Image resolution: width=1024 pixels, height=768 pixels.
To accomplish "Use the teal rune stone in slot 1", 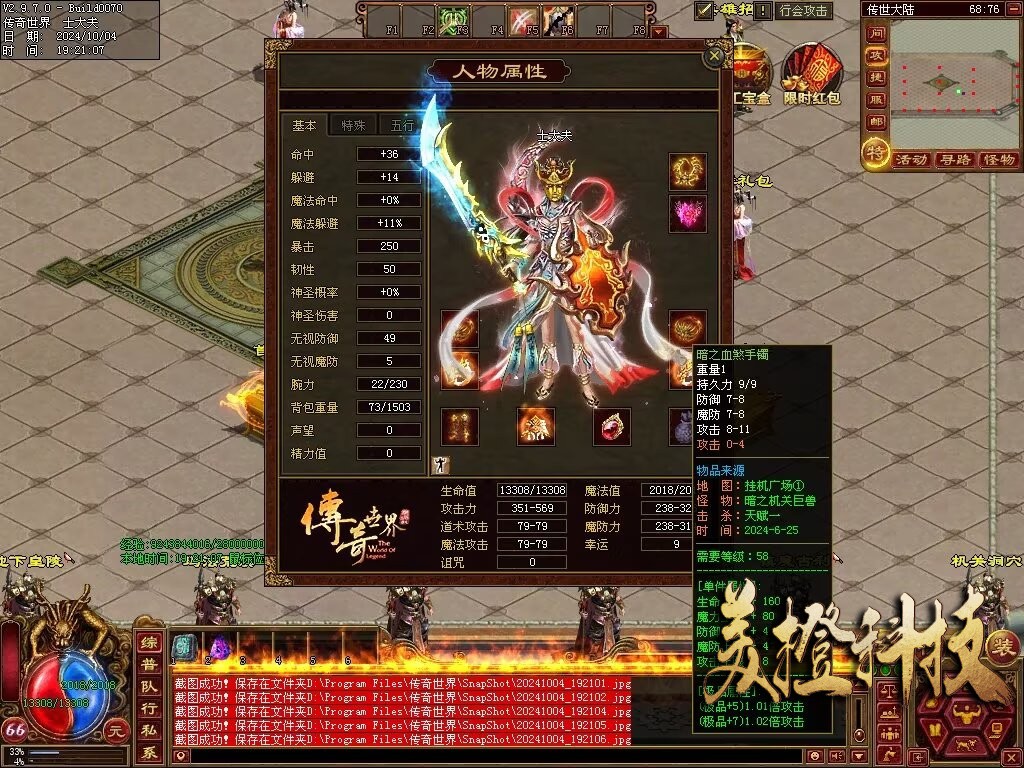I will [183, 646].
